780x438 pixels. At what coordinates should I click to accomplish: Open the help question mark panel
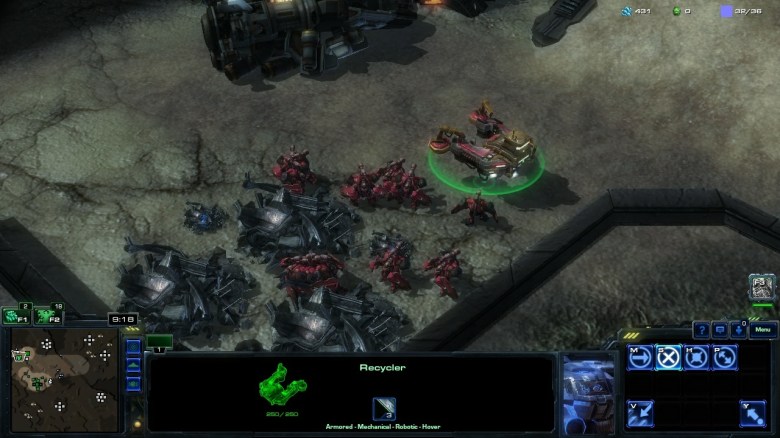click(x=701, y=330)
